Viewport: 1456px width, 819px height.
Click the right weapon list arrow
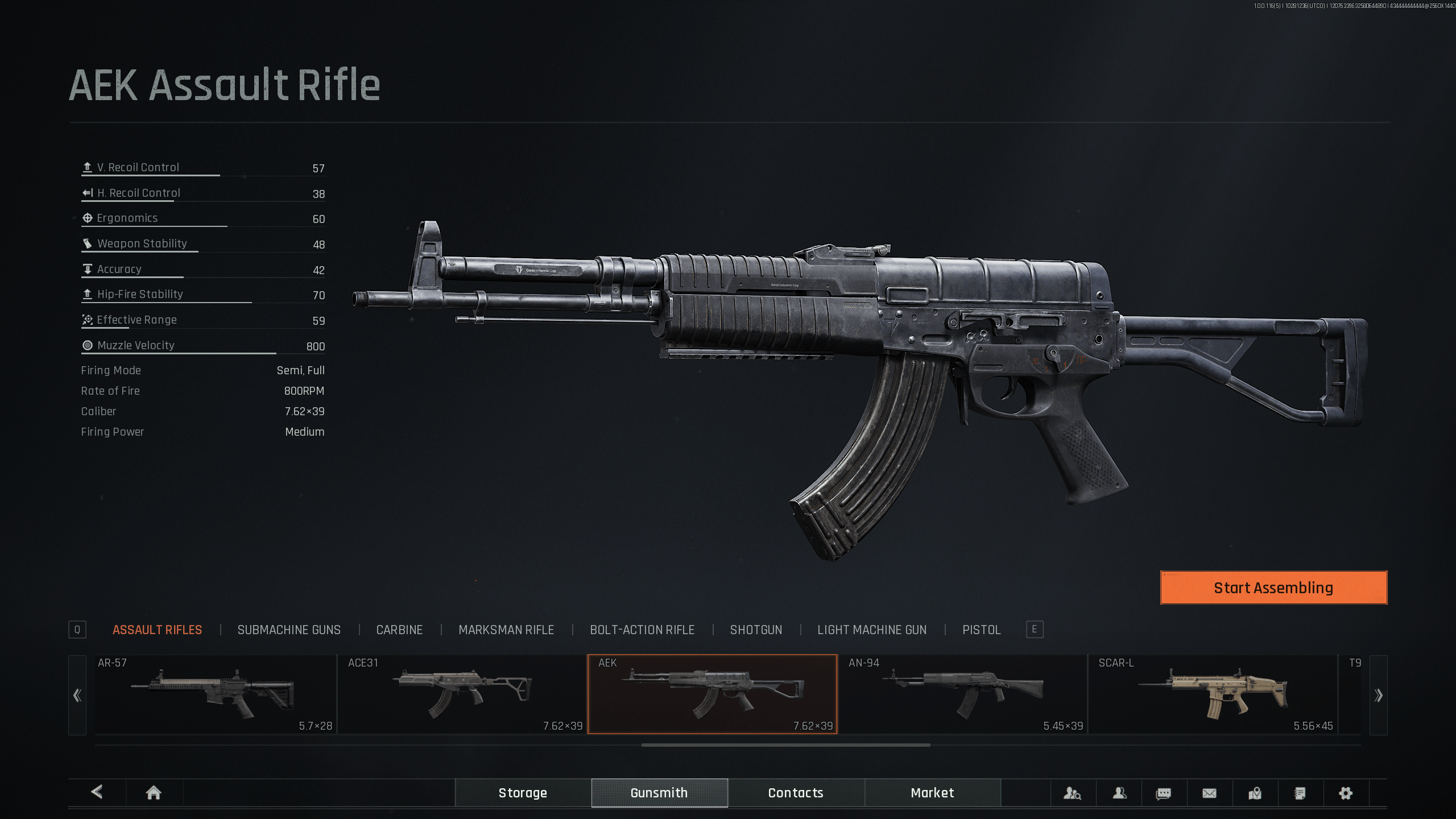point(1378,695)
